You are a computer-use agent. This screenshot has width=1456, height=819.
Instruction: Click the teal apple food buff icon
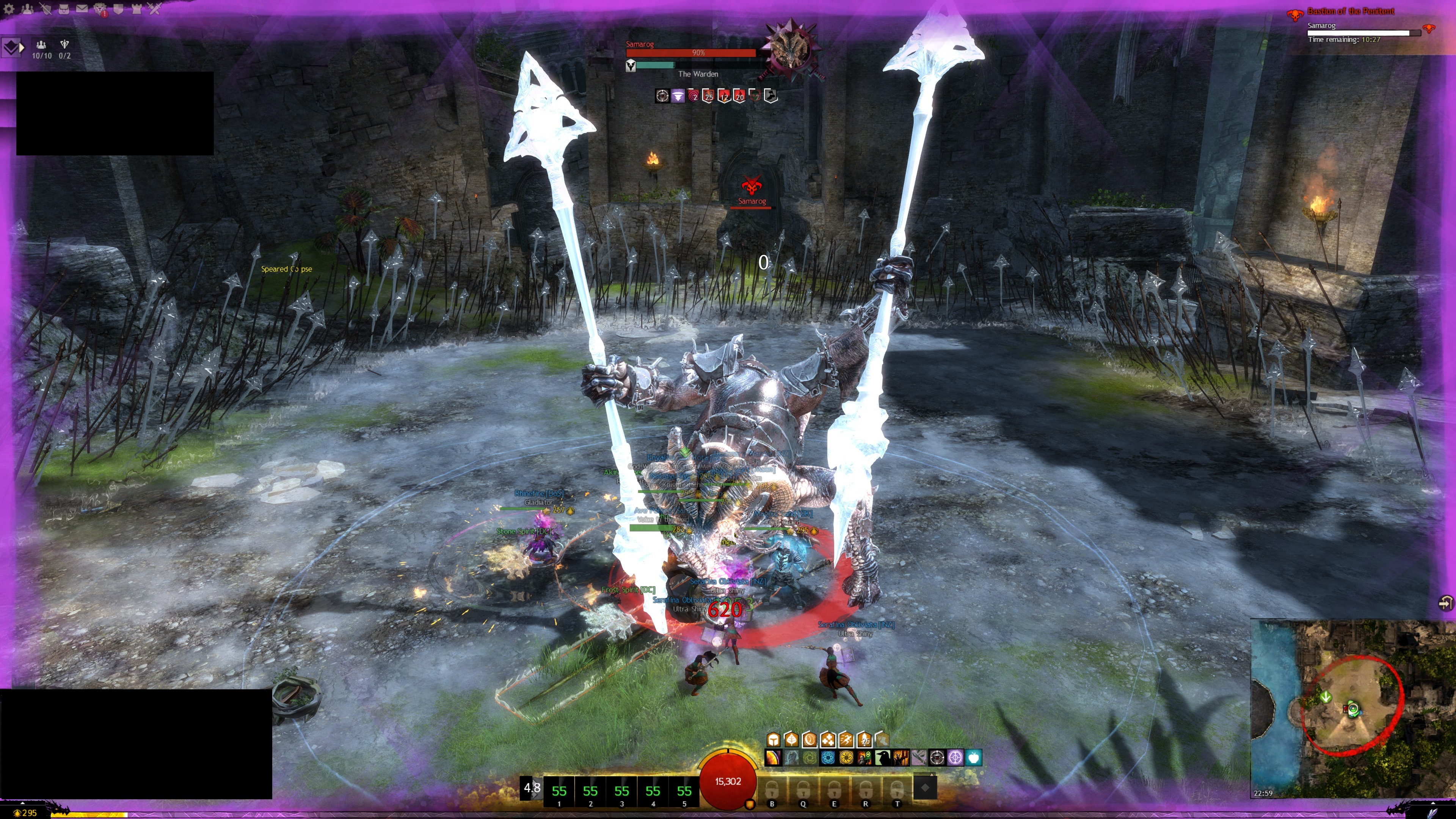[973, 758]
